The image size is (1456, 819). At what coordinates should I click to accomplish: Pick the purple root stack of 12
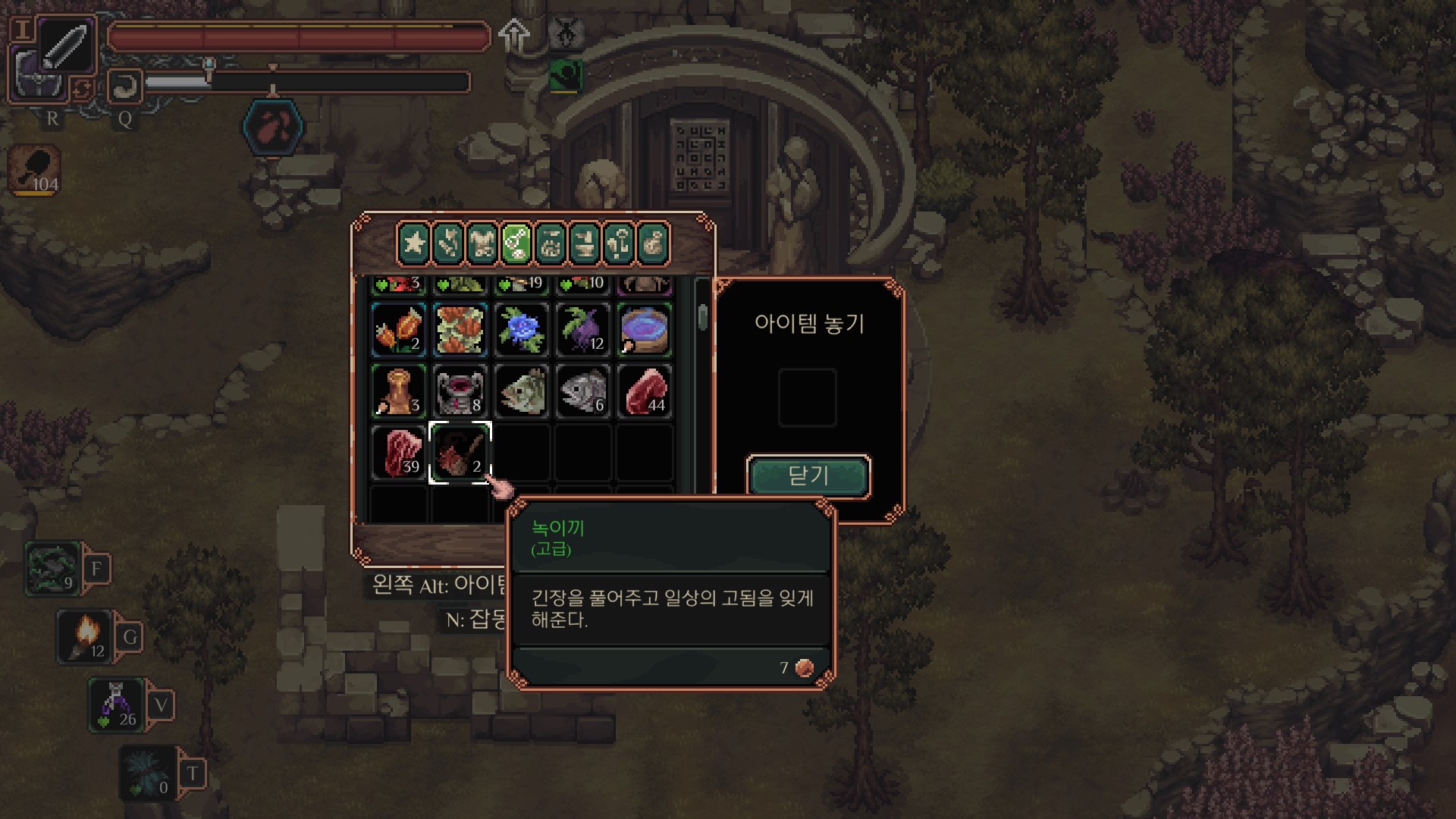pos(582,330)
